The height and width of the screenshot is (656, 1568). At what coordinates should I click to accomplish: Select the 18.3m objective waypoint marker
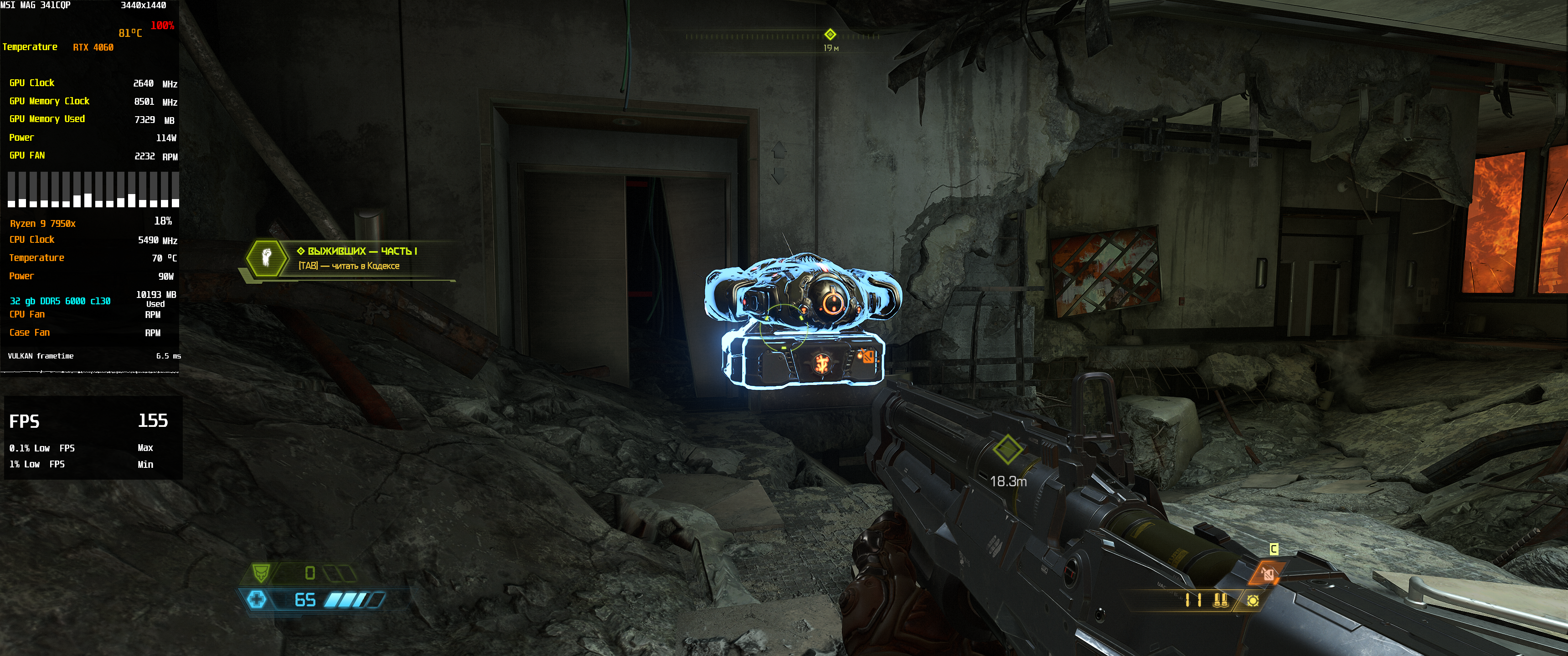click(1007, 450)
